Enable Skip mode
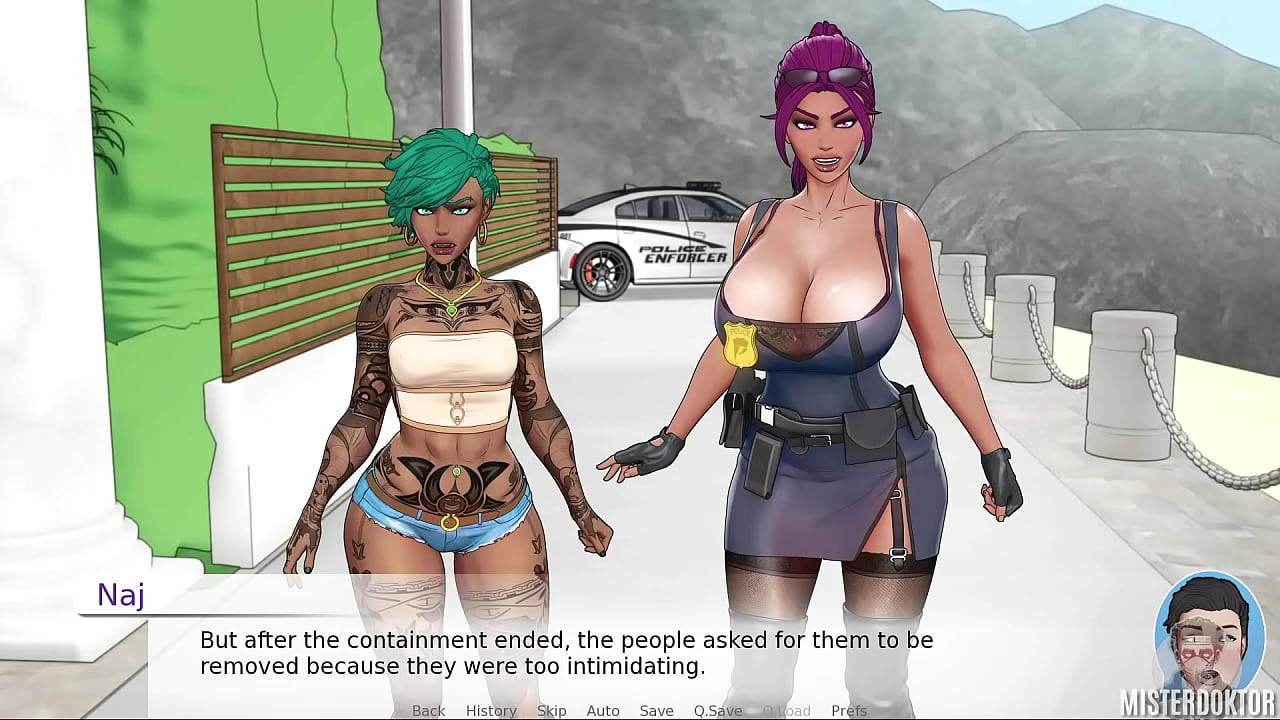The image size is (1280, 720). (x=551, y=710)
